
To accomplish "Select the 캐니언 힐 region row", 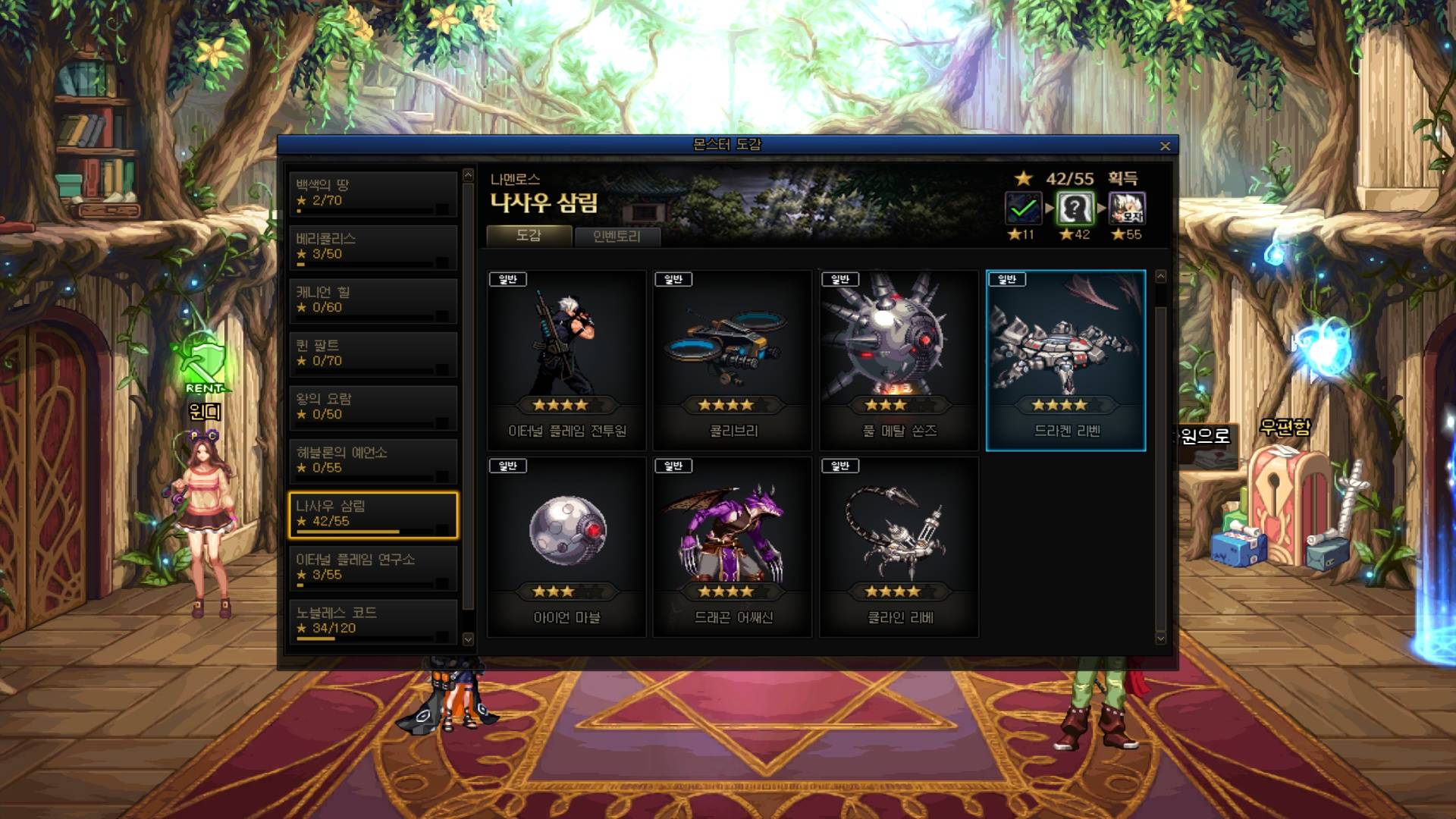I will point(372,300).
